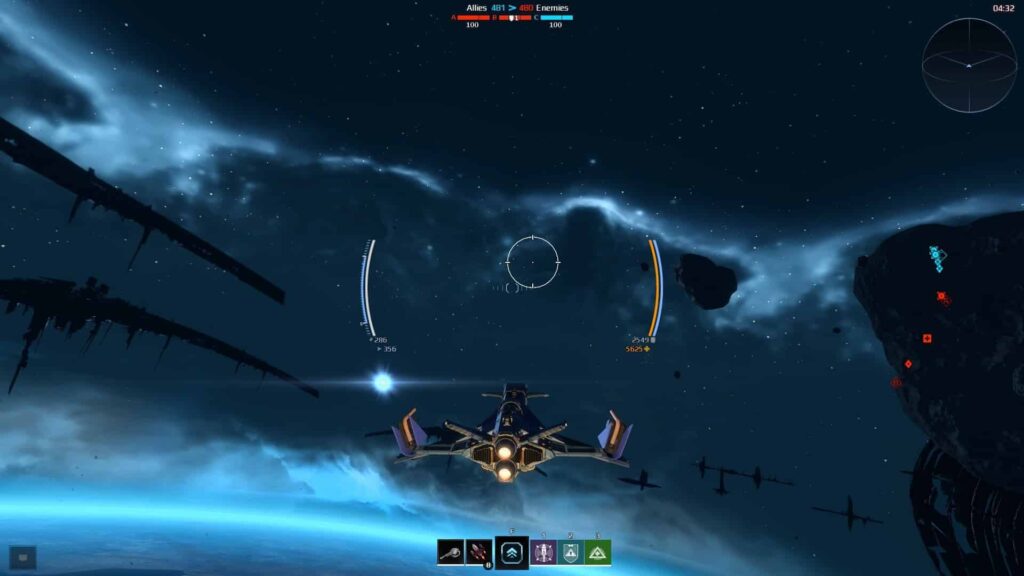Select the plasma gun weapon slot
Image resolution: width=1024 pixels, height=576 pixels.
pos(450,552)
